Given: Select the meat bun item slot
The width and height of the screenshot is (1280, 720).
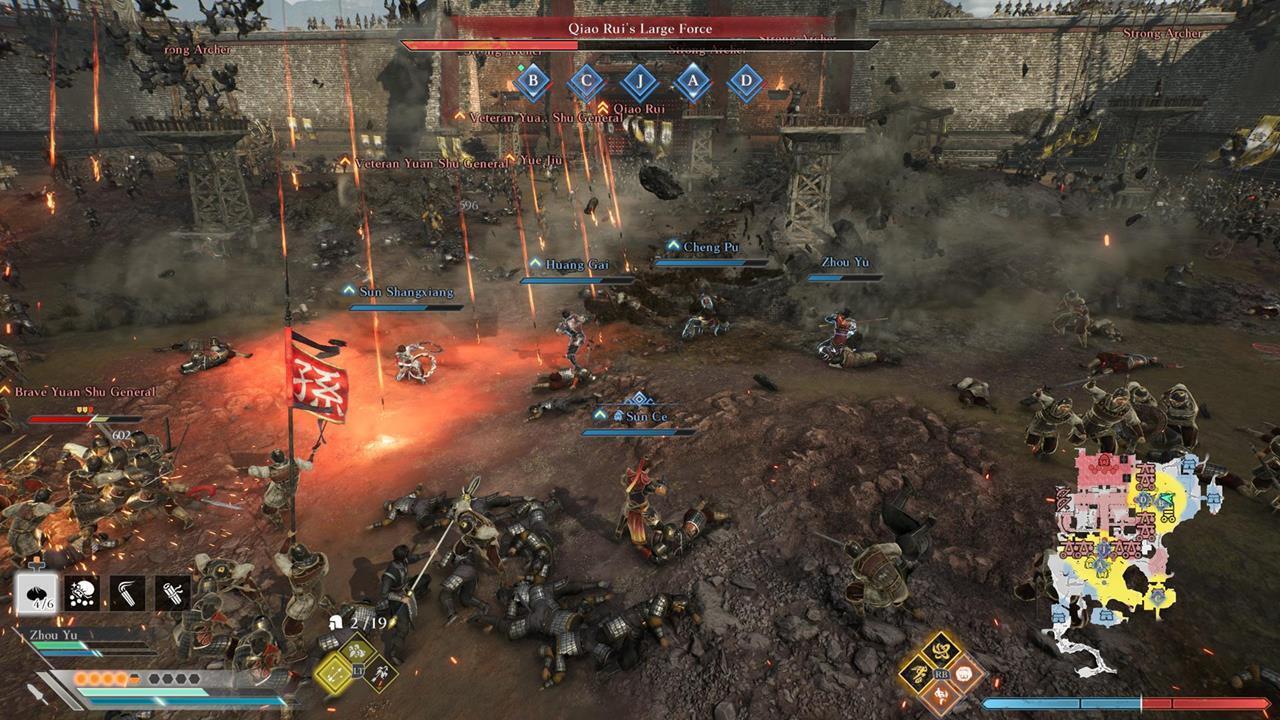Looking at the screenshot, I should coord(37,593).
